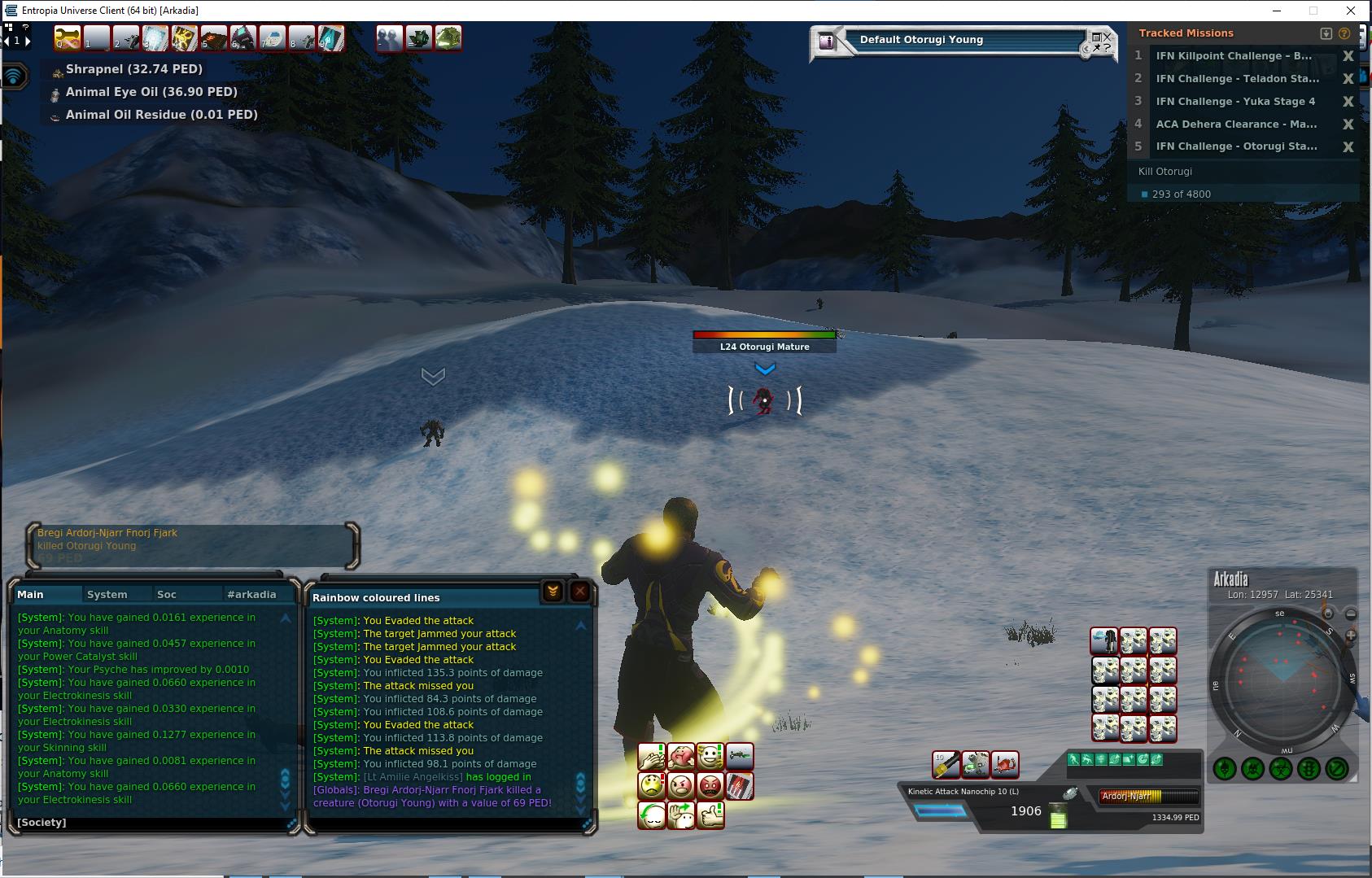The image size is (1372, 878).
Task: Activate the red creature icon above weapon panel
Action: point(1005,764)
